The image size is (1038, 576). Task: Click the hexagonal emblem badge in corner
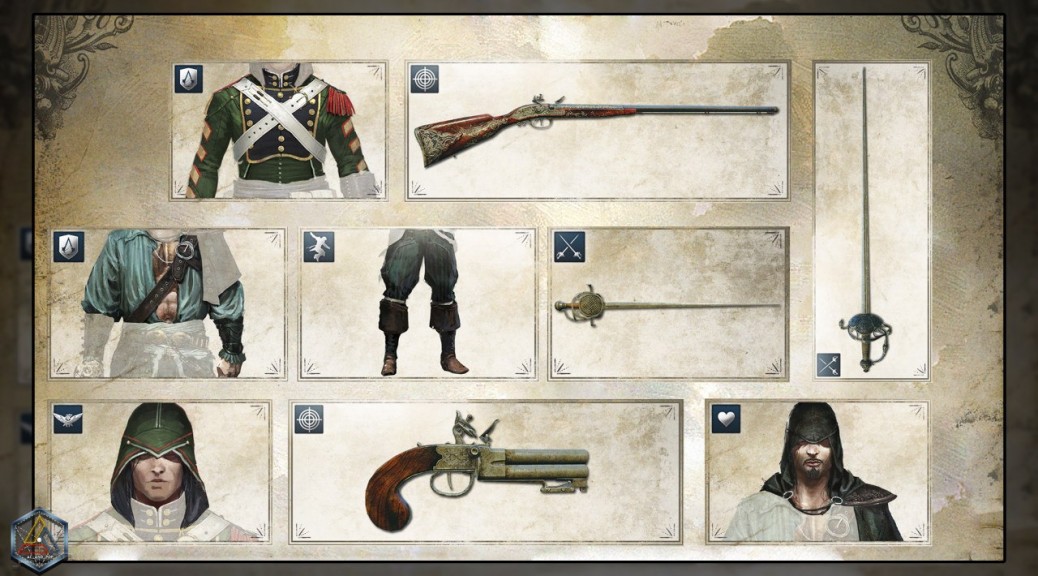coord(38,541)
